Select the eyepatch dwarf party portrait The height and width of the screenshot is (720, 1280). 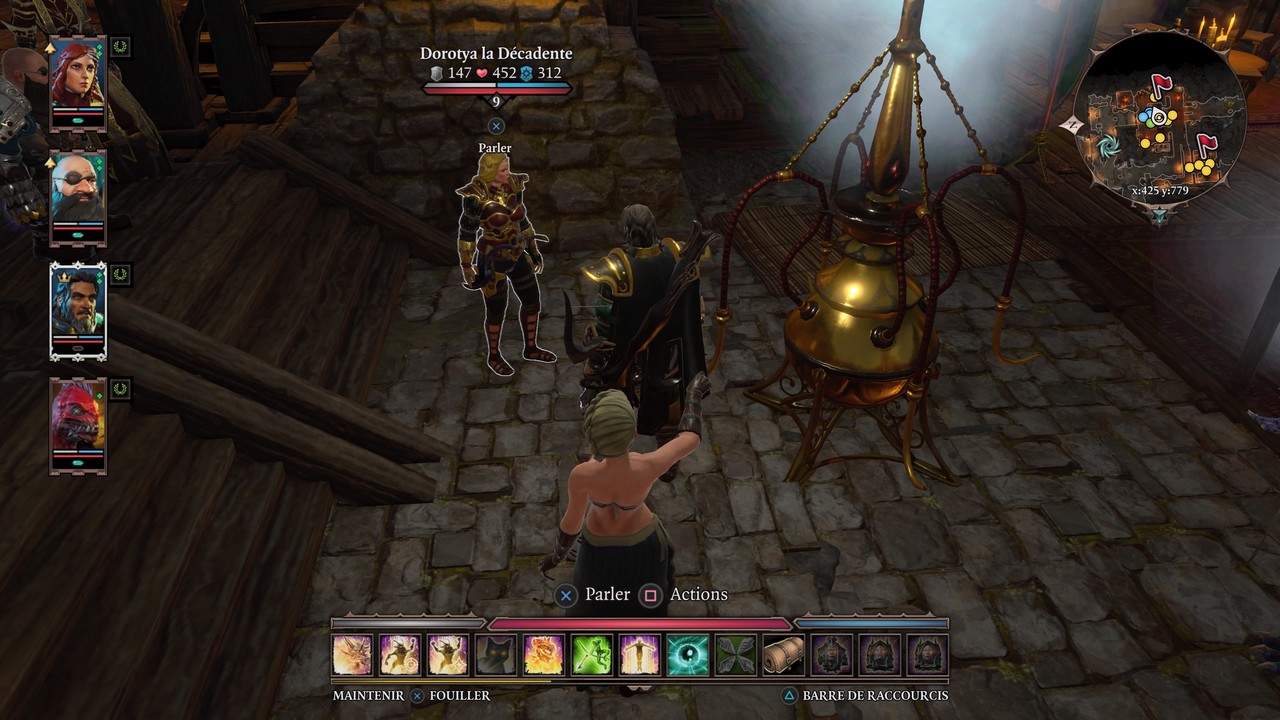[78, 196]
